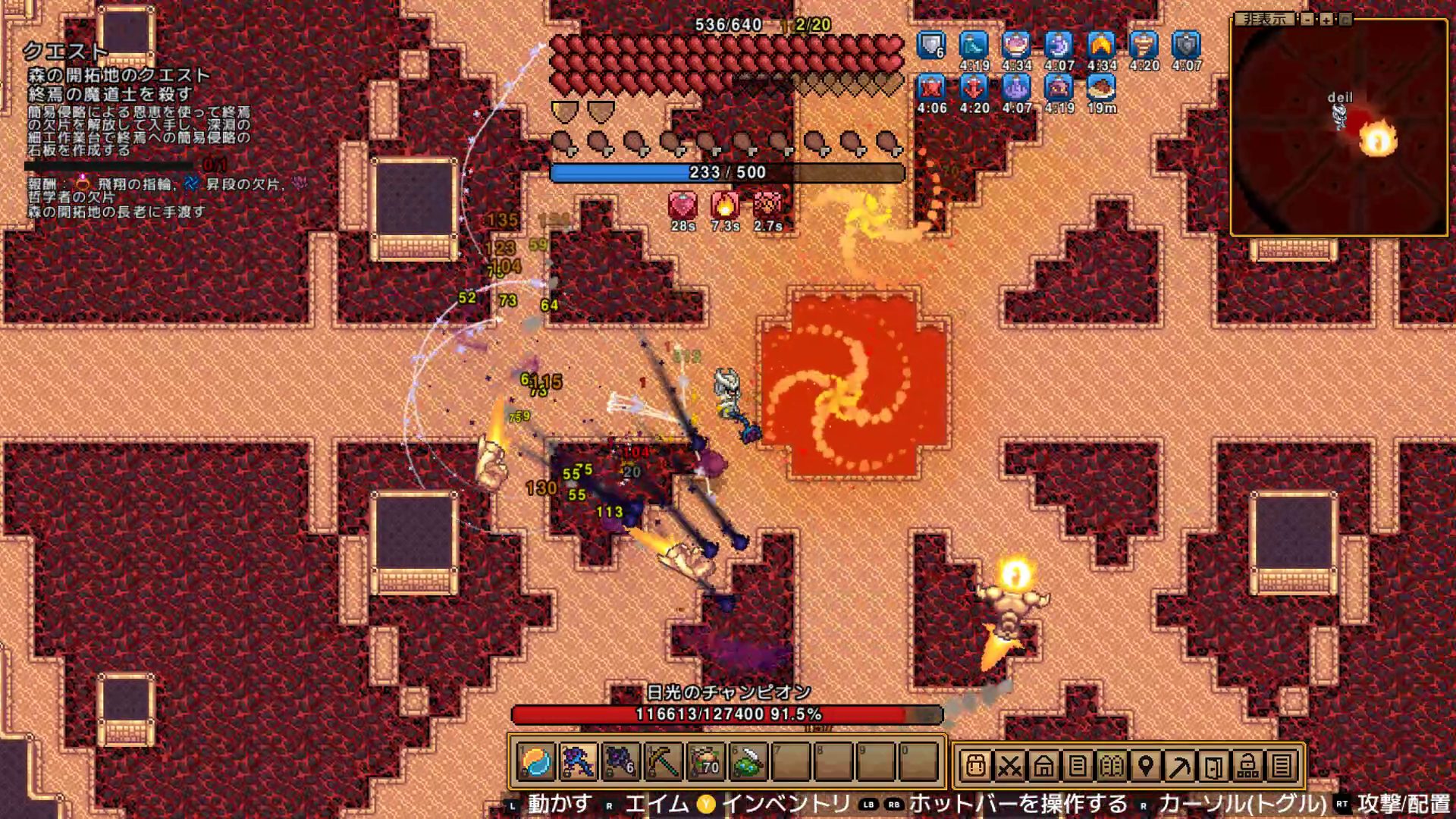The image size is (1456, 819).
Task: Click the minimap showing player deil
Action: tap(1339, 129)
